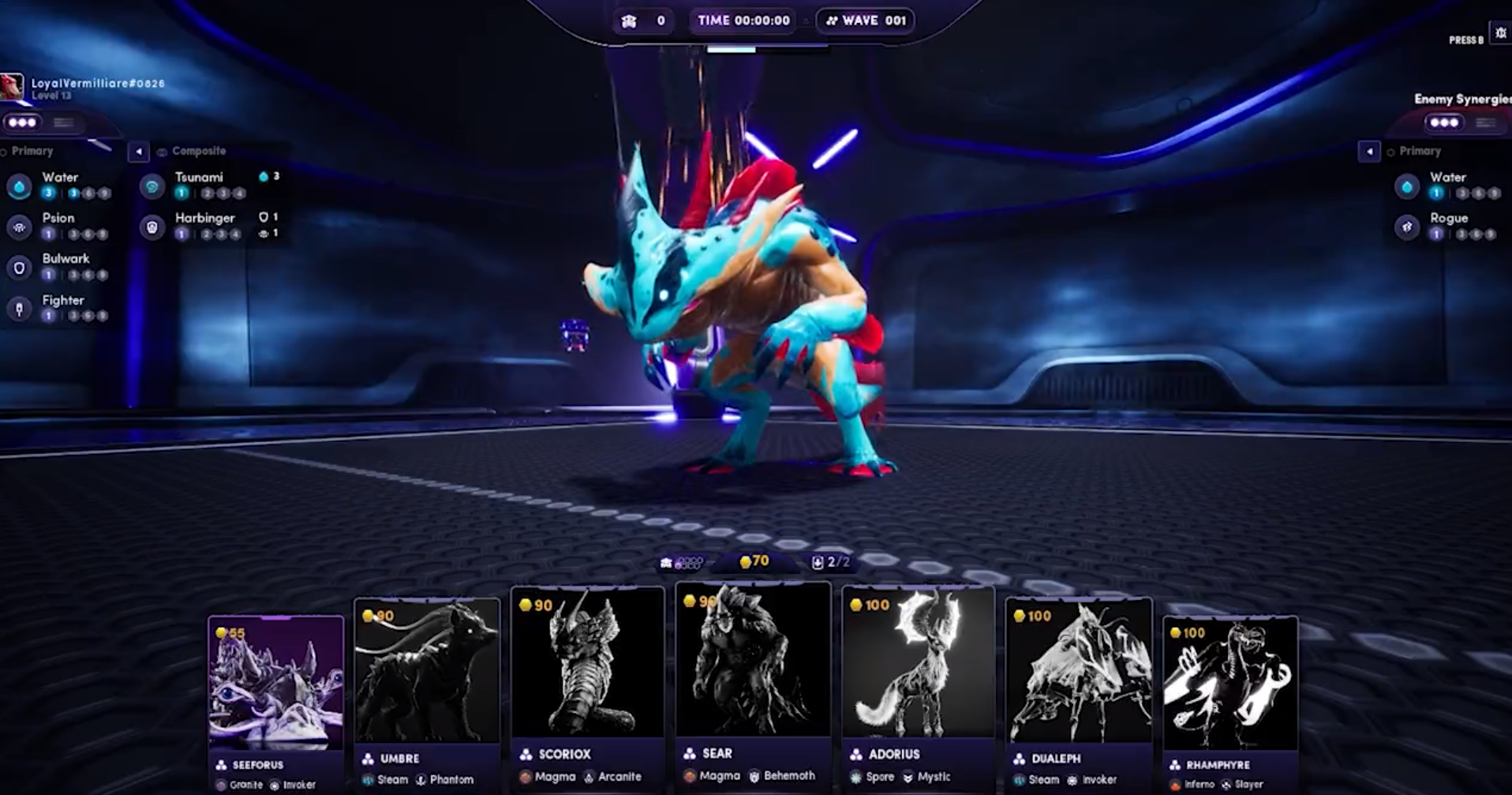This screenshot has height=795, width=1512.
Task: Open LoyalVermilliare player profile avatar
Action: pos(11,86)
